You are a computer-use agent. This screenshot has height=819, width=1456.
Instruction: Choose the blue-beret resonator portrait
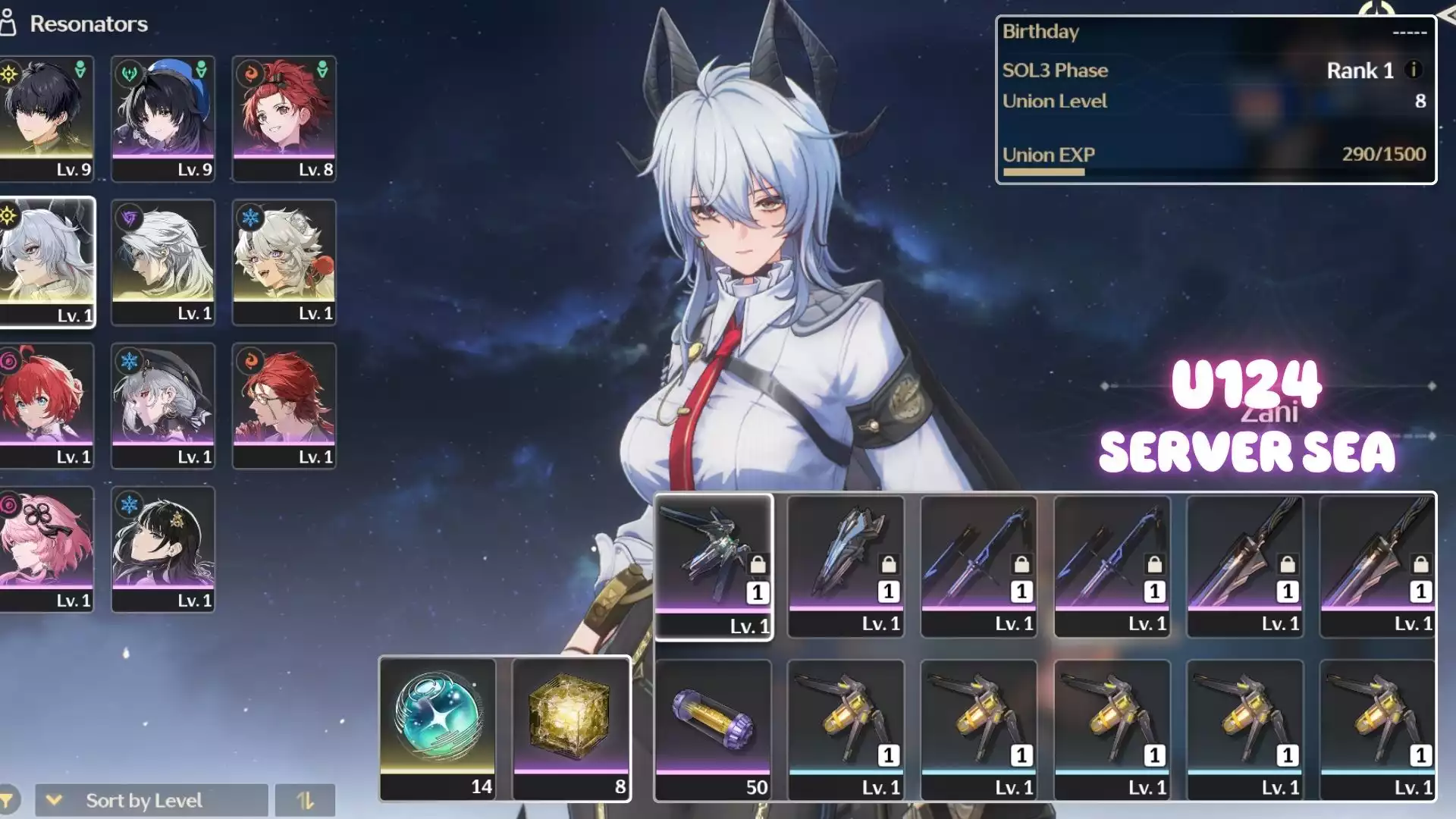coord(163,118)
